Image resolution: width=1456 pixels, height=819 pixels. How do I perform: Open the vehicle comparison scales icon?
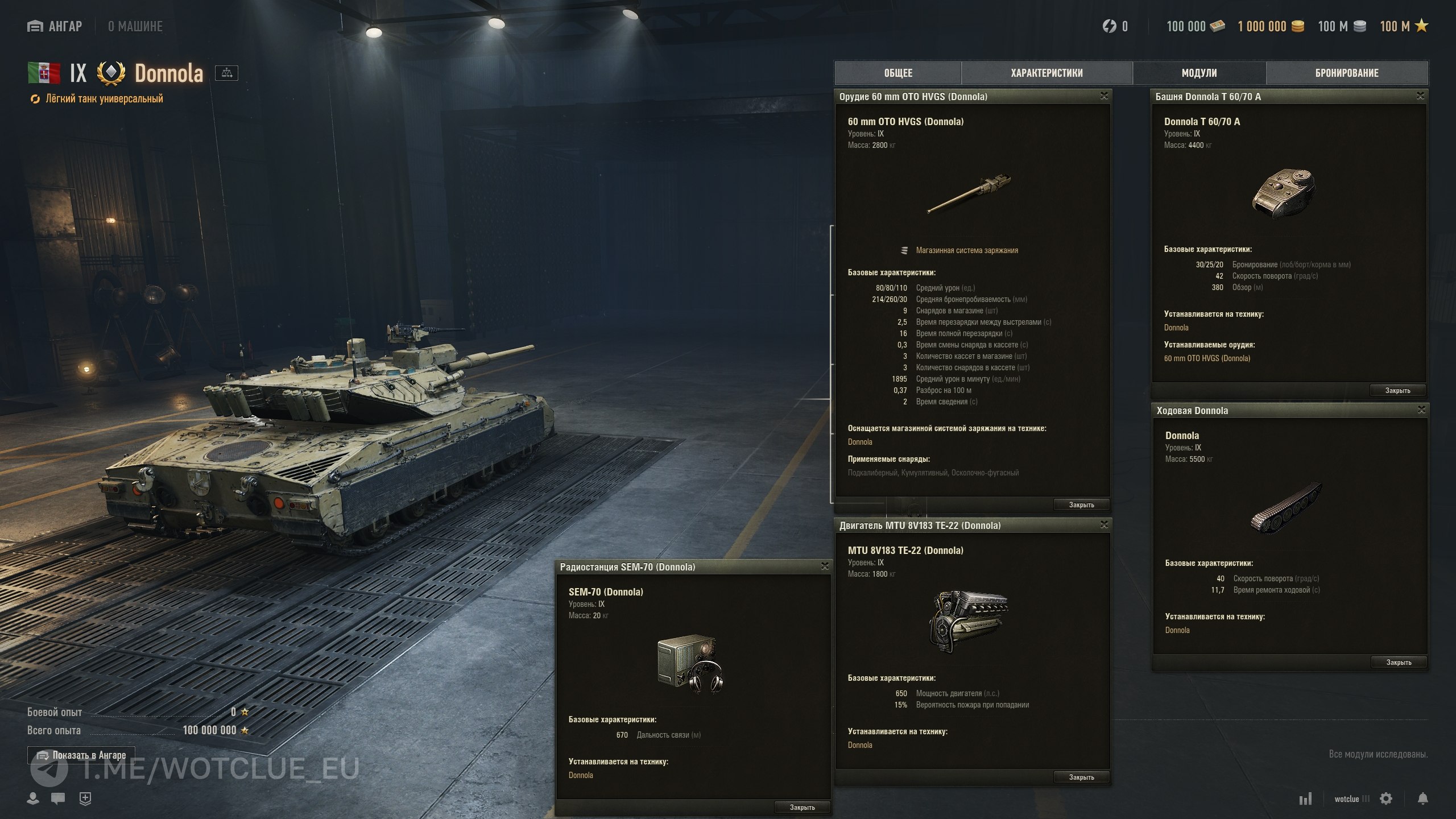226,73
